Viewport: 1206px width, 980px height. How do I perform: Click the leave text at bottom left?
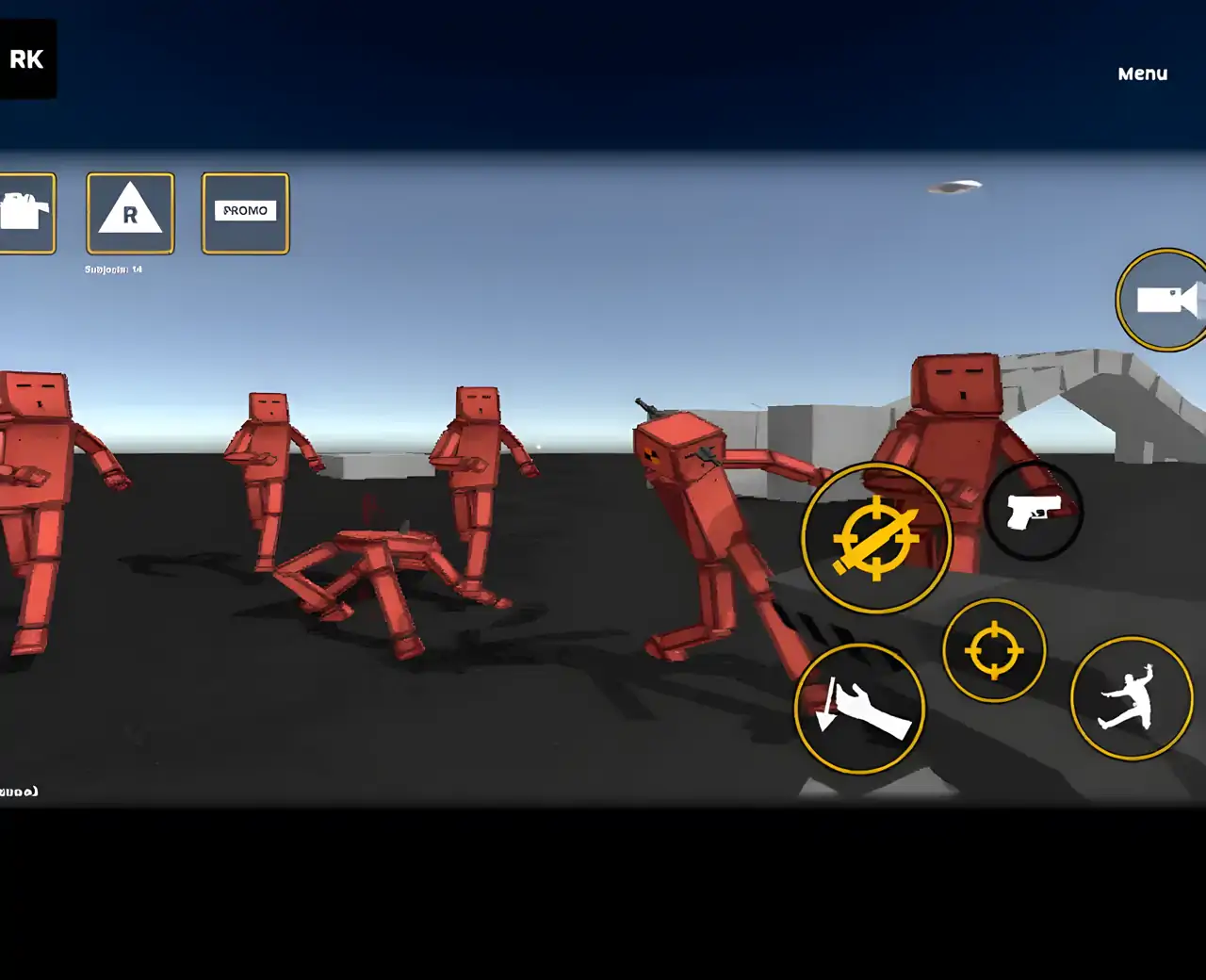pos(17,792)
